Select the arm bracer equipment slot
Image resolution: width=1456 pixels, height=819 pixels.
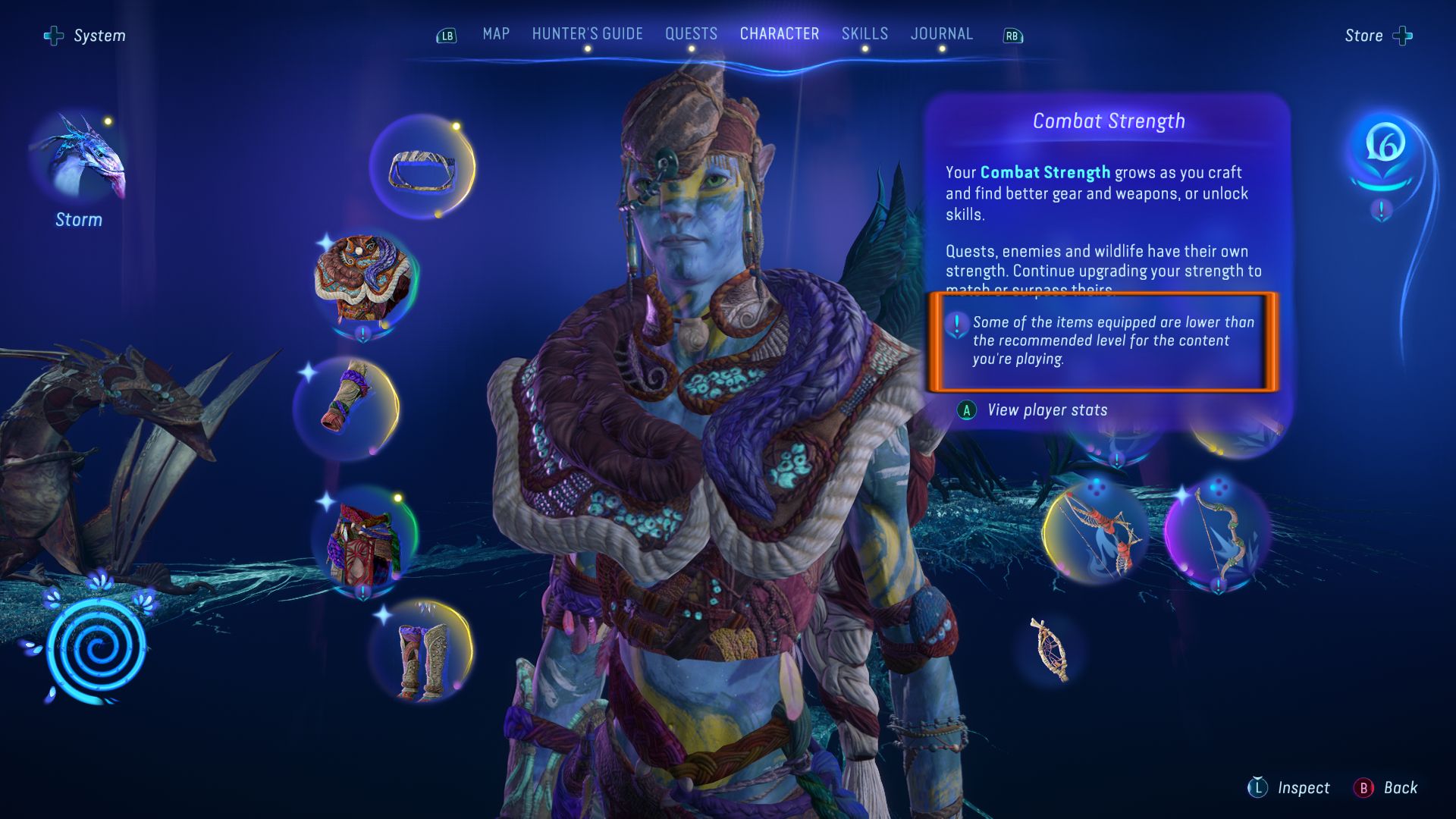click(347, 406)
